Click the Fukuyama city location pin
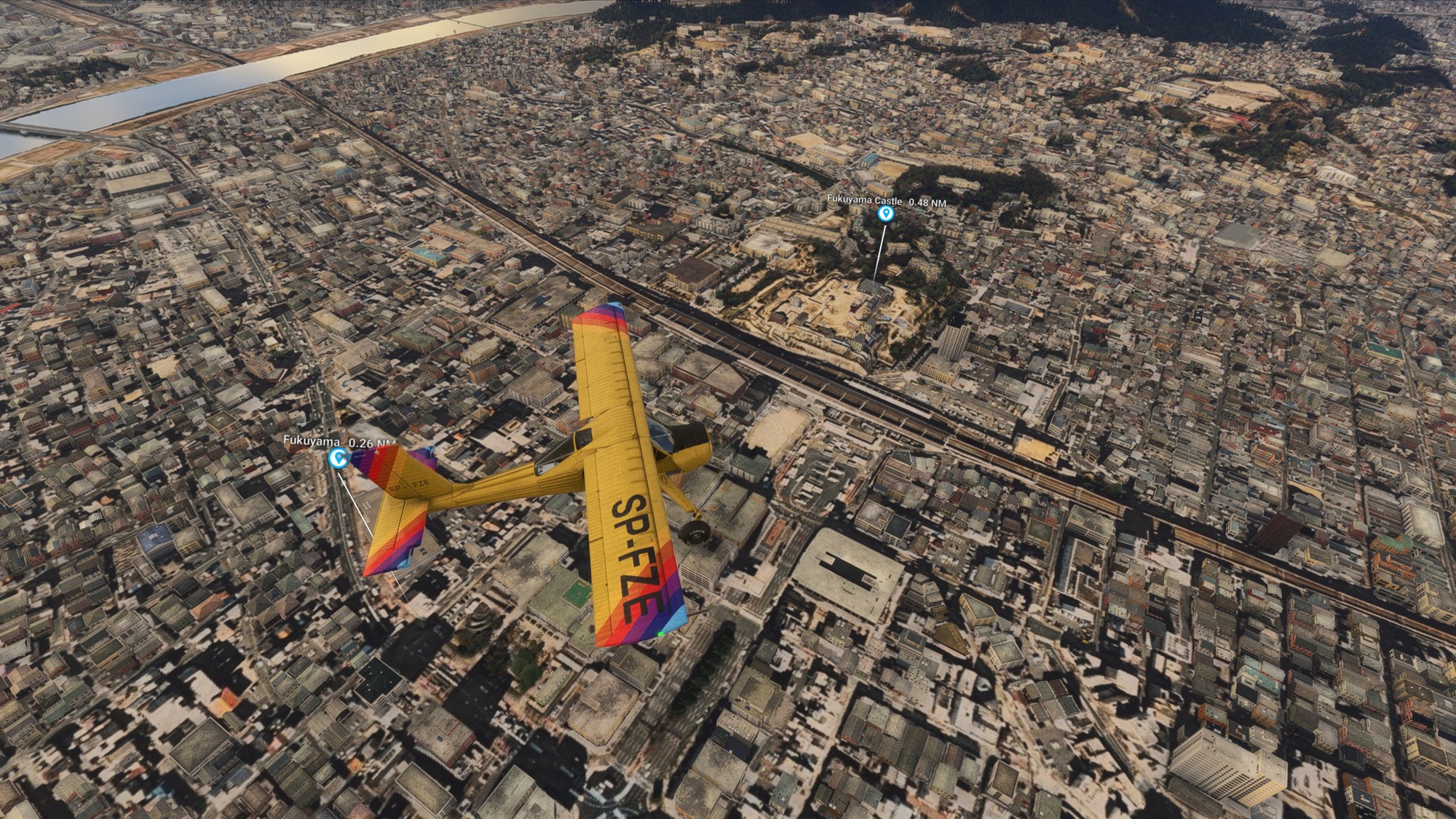1456x819 pixels. 337,458
